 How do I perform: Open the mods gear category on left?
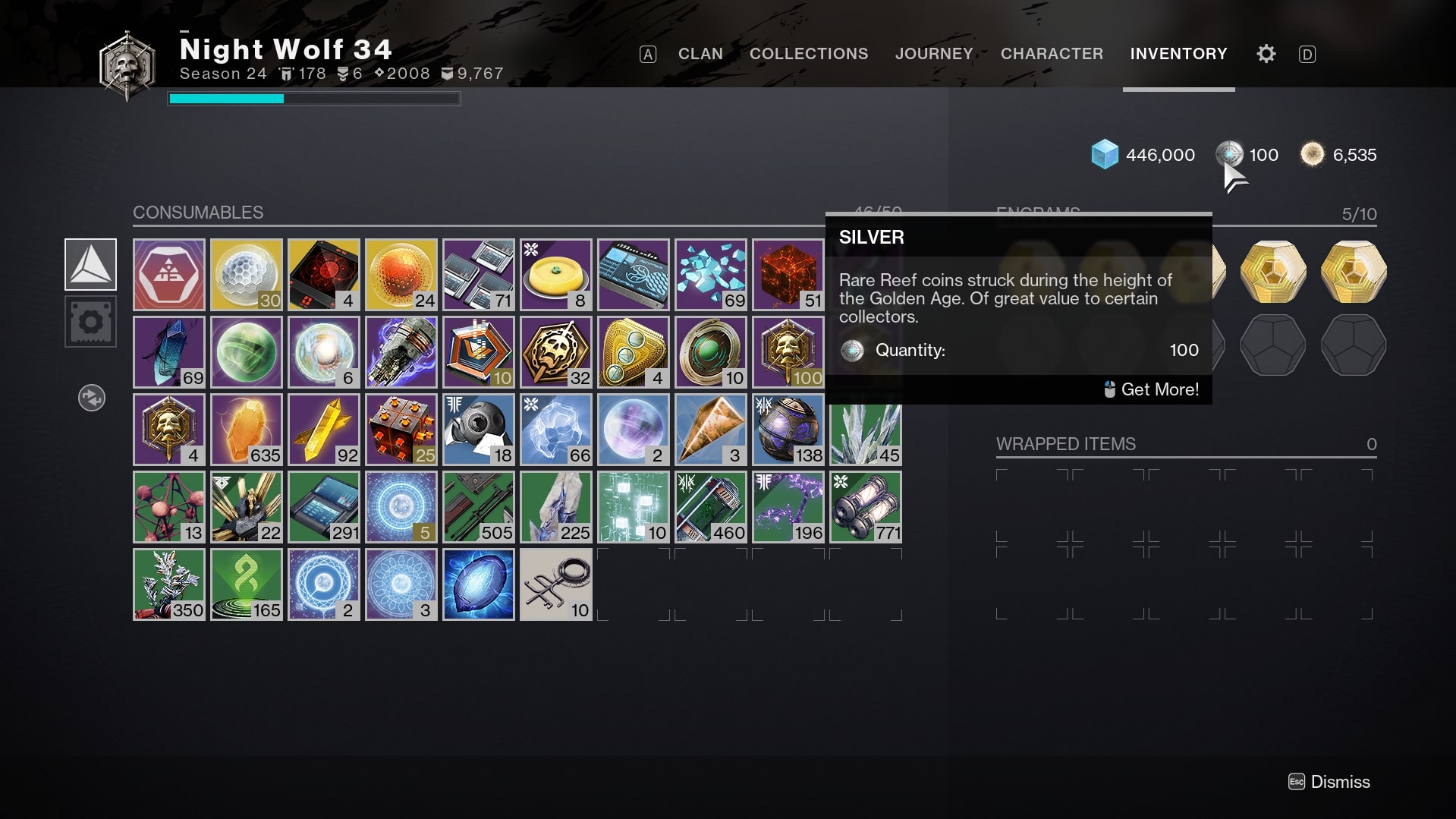(x=90, y=322)
